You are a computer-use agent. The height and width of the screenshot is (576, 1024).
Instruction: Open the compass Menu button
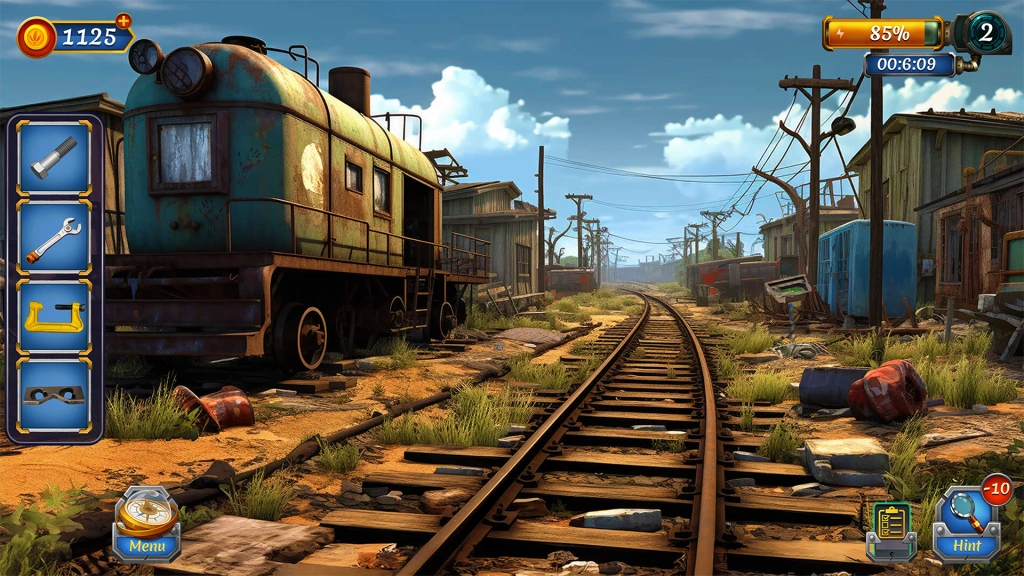pyautogui.click(x=146, y=524)
